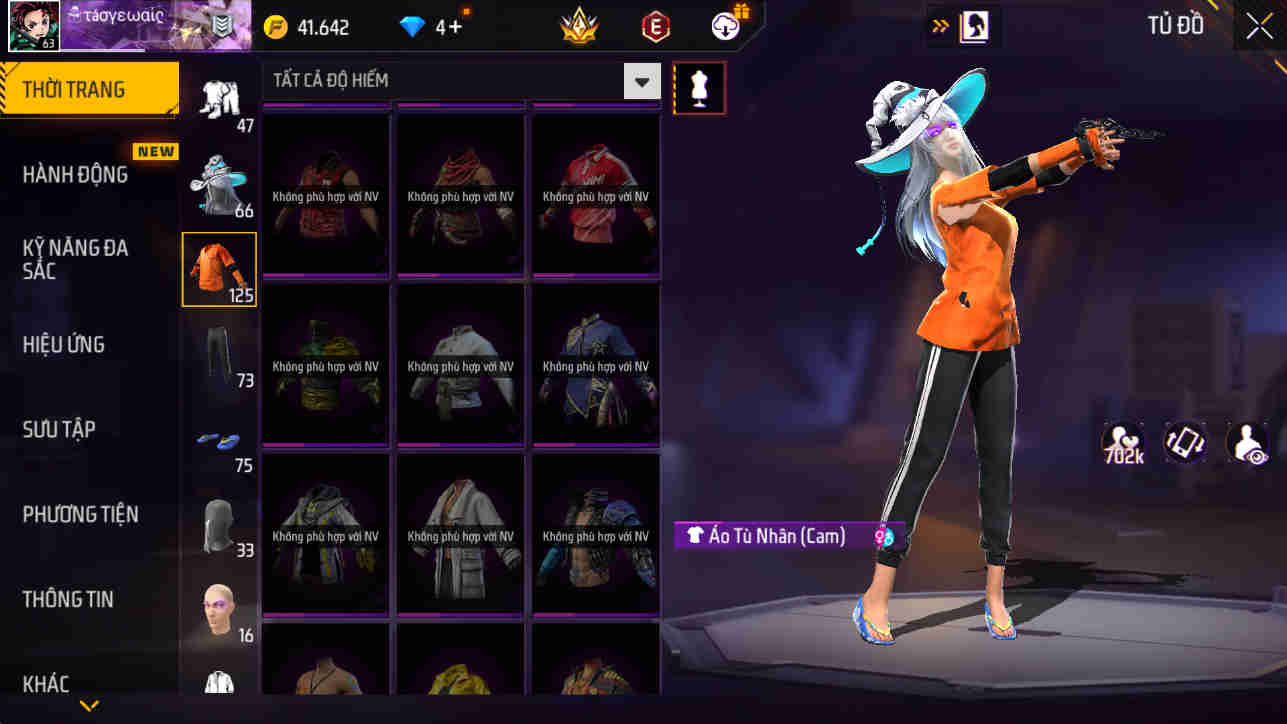Click the 702k likes icon beside the character

tap(1122, 443)
